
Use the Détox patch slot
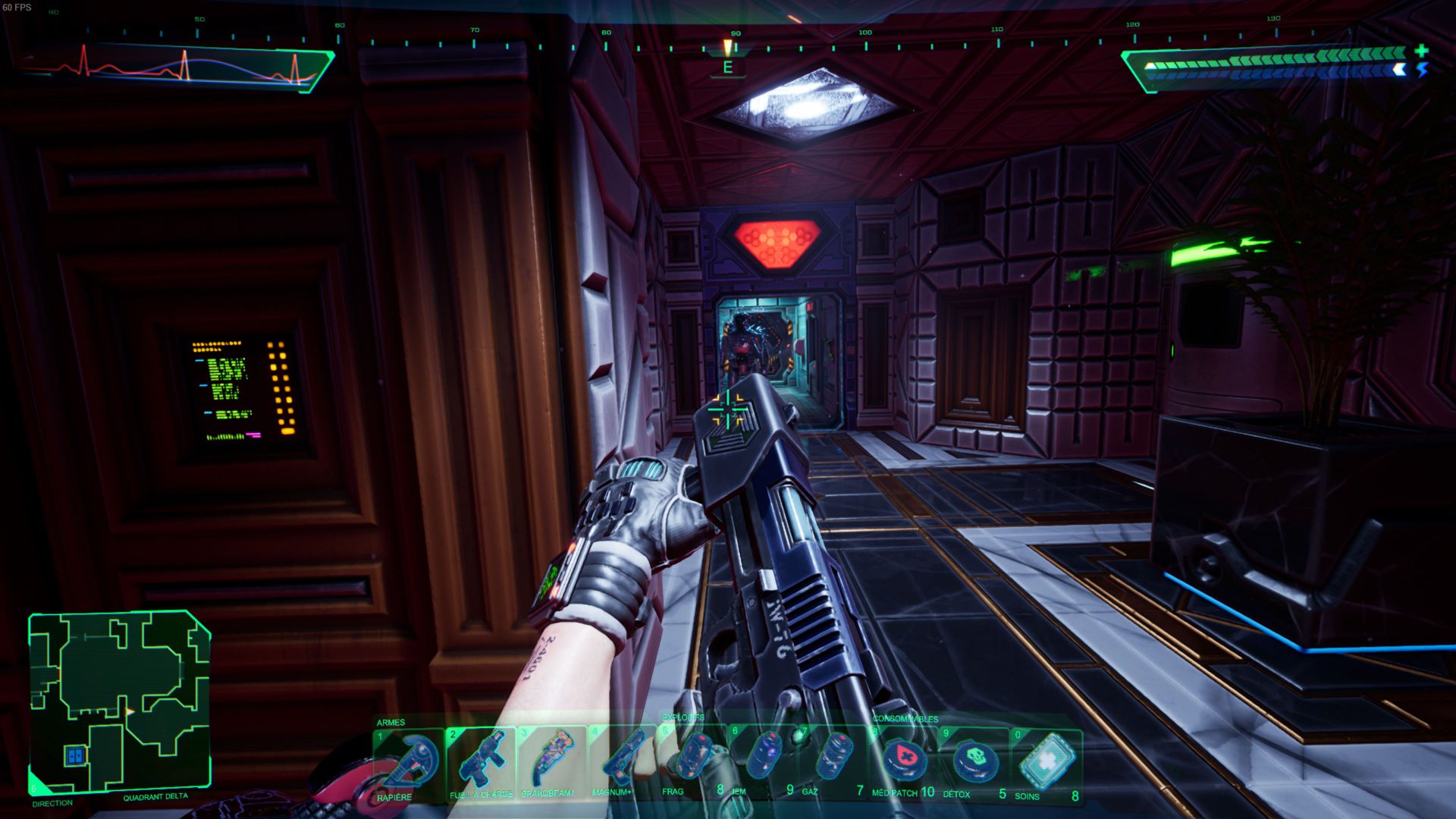(x=974, y=763)
